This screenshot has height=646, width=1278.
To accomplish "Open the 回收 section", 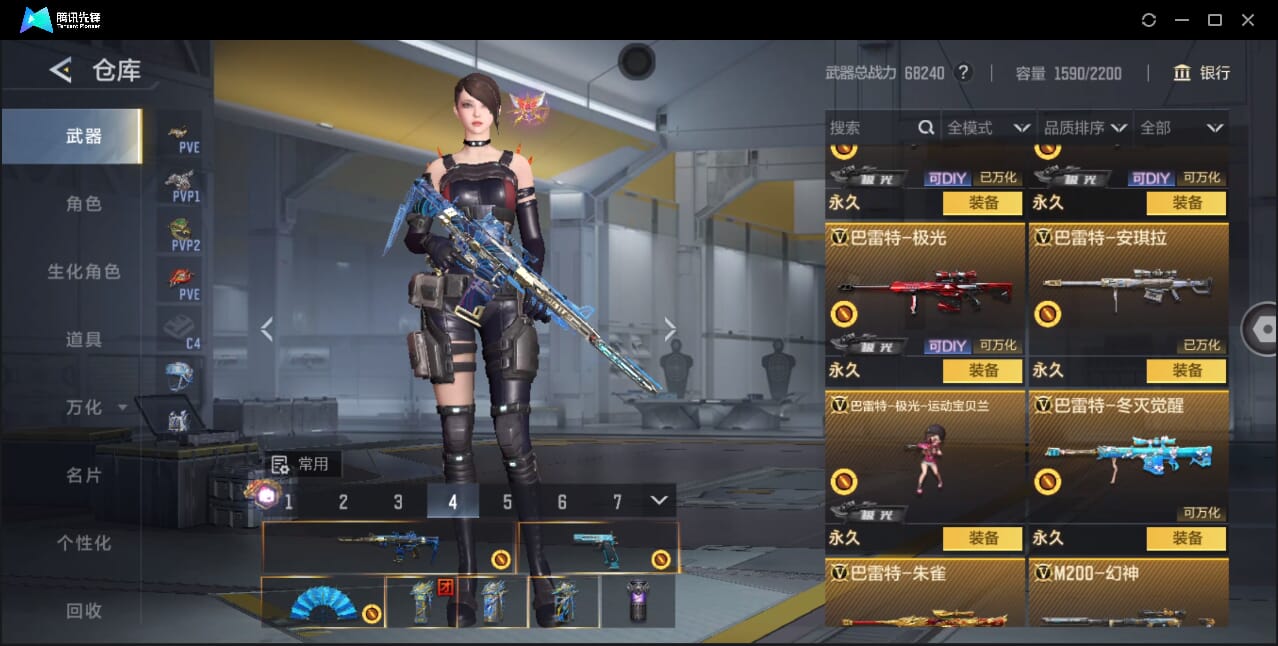I will [84, 610].
